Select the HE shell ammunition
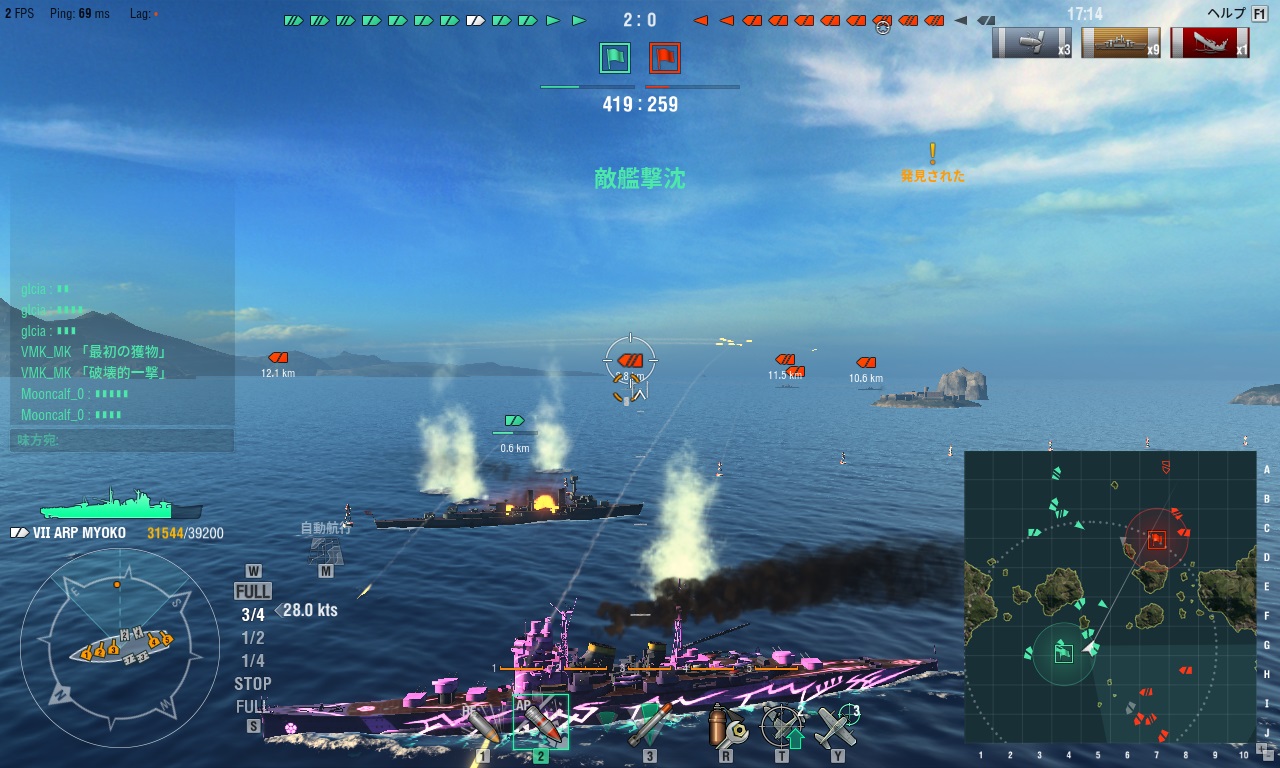 pyautogui.click(x=483, y=727)
